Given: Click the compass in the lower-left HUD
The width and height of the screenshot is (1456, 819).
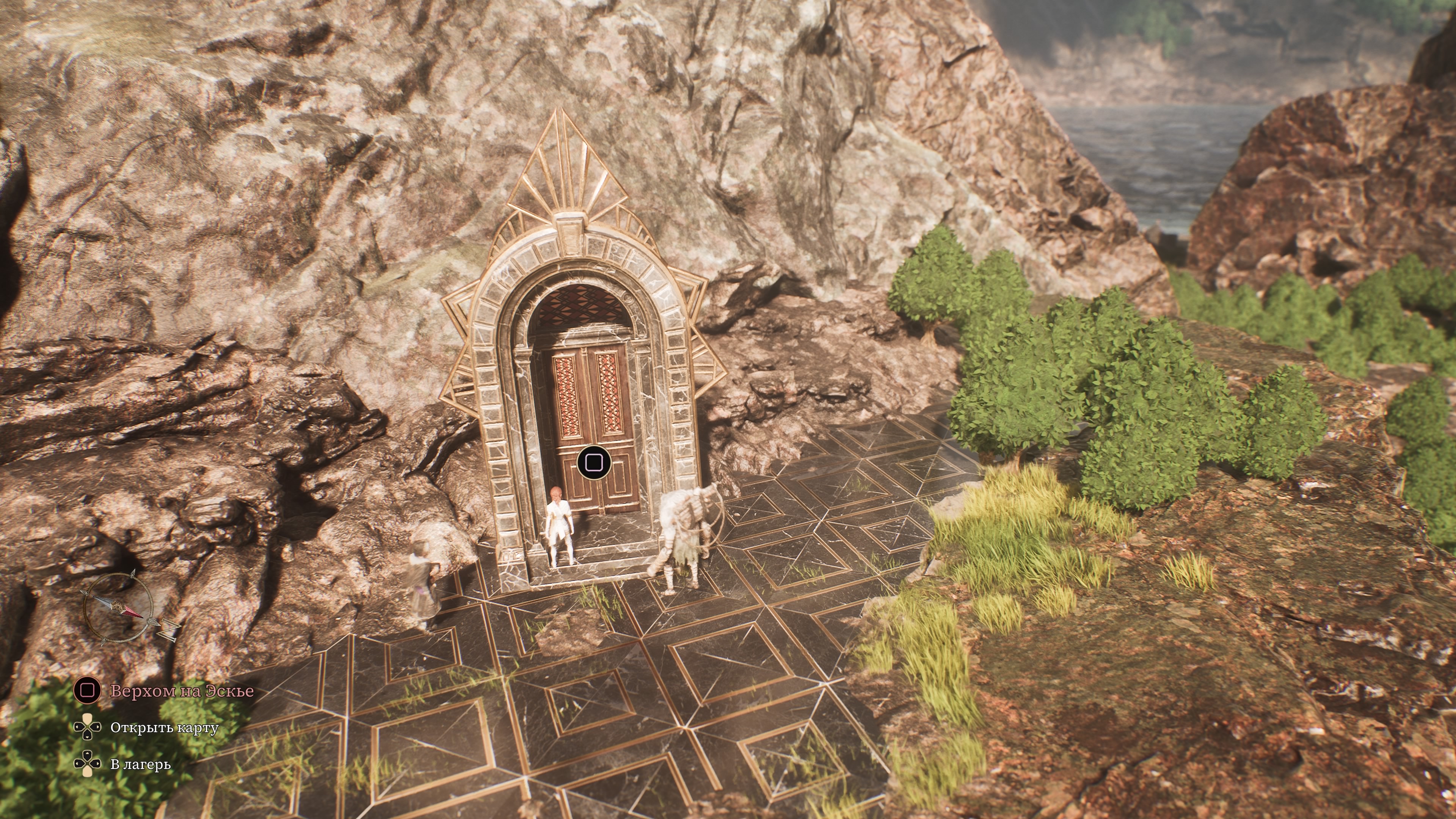Looking at the screenshot, I should coord(119,608).
